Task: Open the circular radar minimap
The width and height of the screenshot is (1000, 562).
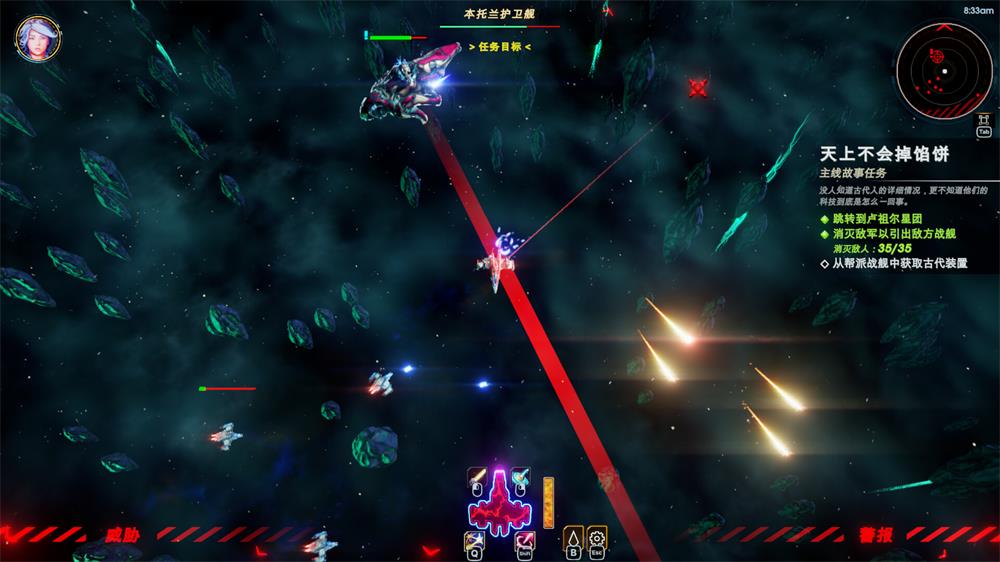Action: click(942, 70)
